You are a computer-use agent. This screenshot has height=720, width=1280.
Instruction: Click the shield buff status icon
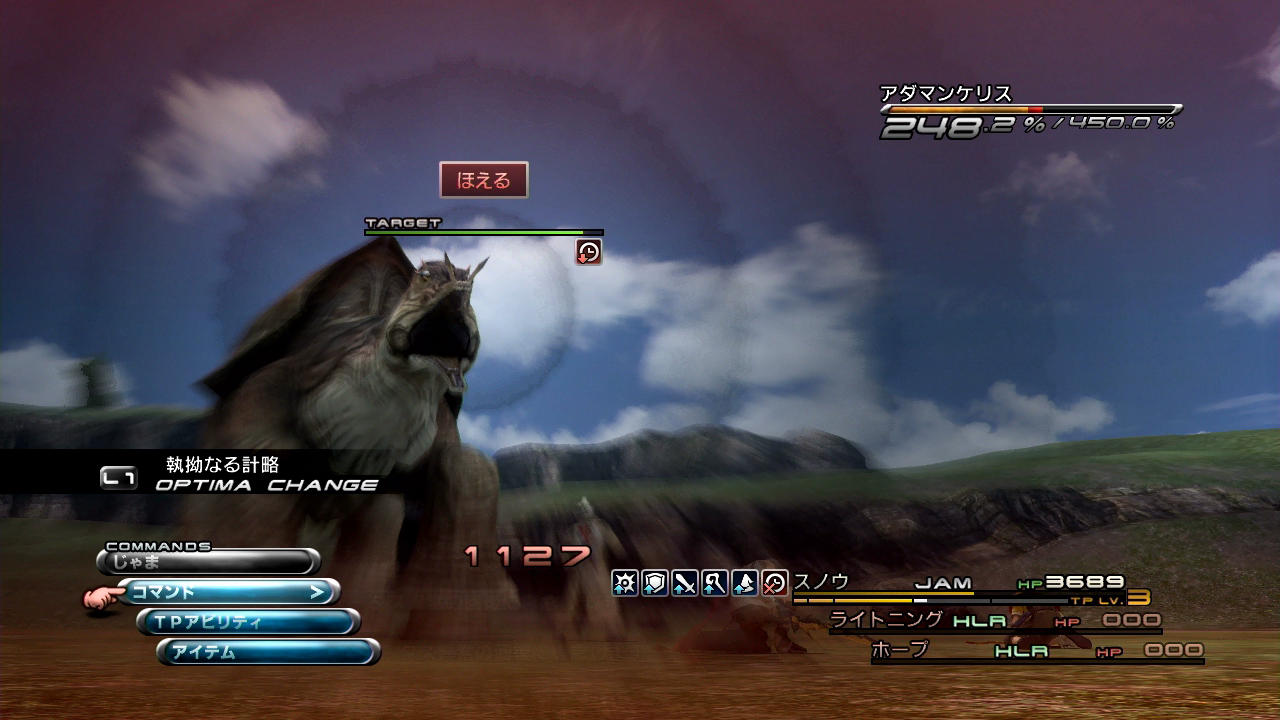point(655,583)
